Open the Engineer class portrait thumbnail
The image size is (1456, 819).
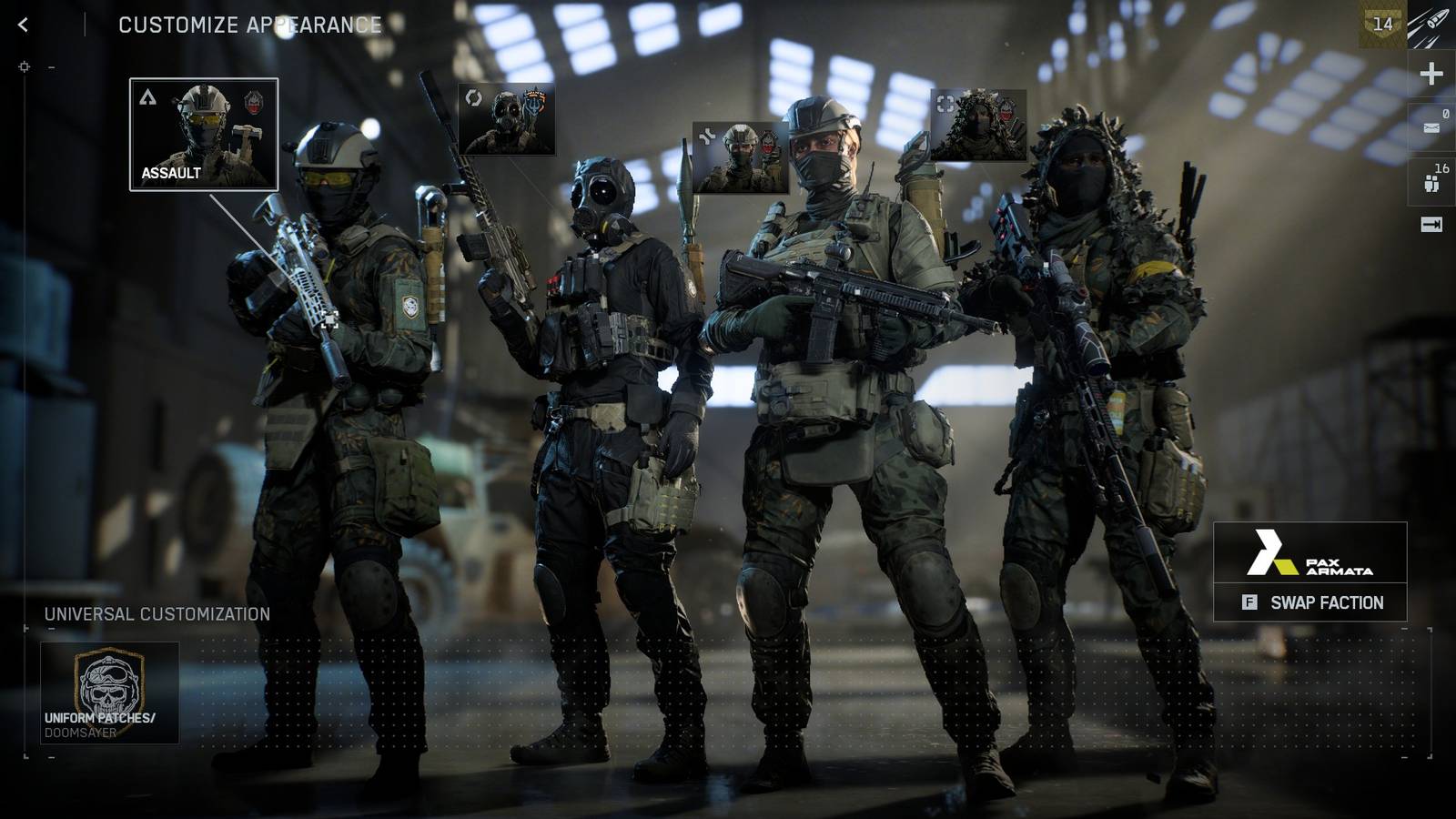pos(505,118)
